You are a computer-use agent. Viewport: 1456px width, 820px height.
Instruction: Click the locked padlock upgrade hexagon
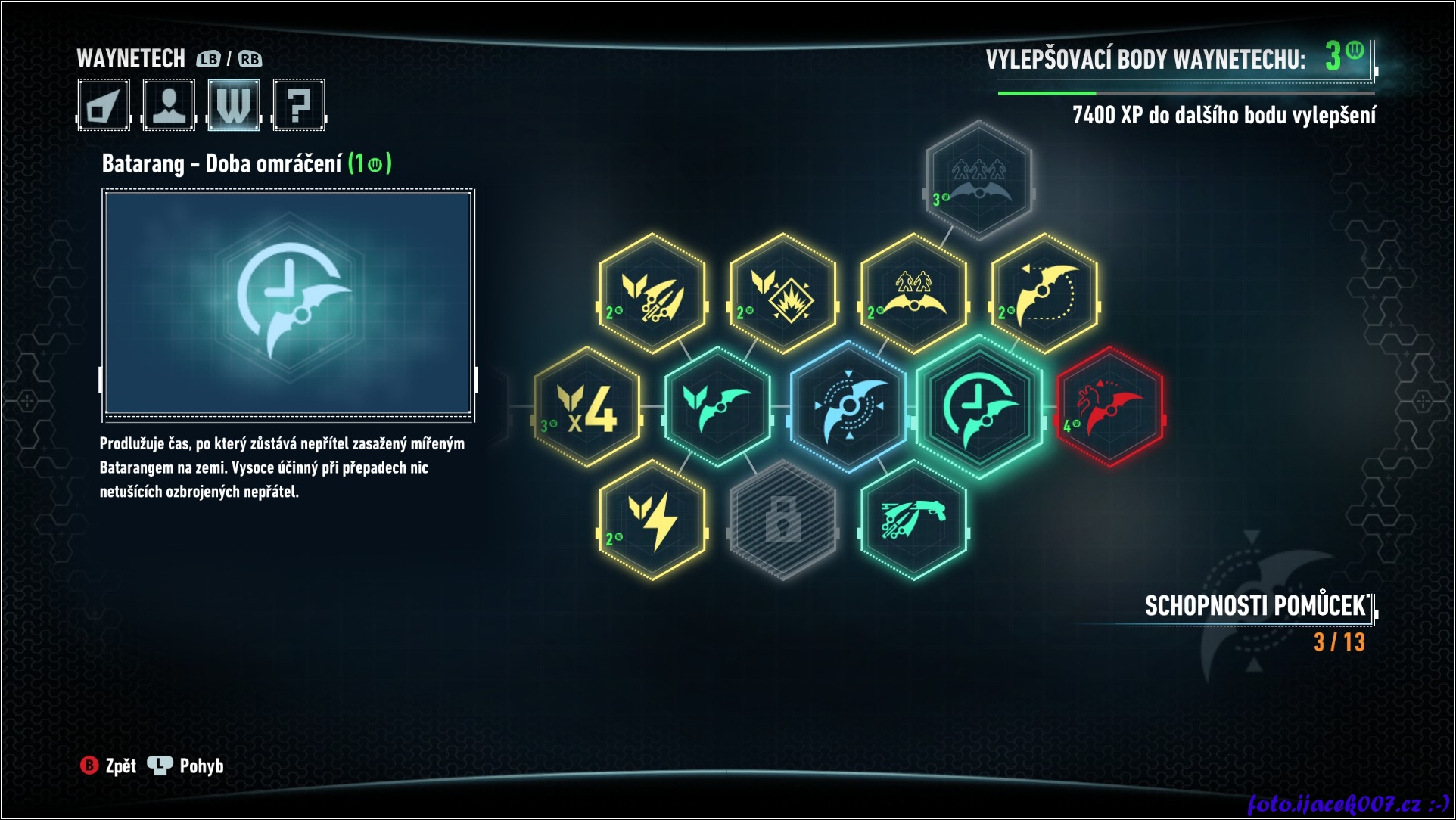click(x=783, y=520)
